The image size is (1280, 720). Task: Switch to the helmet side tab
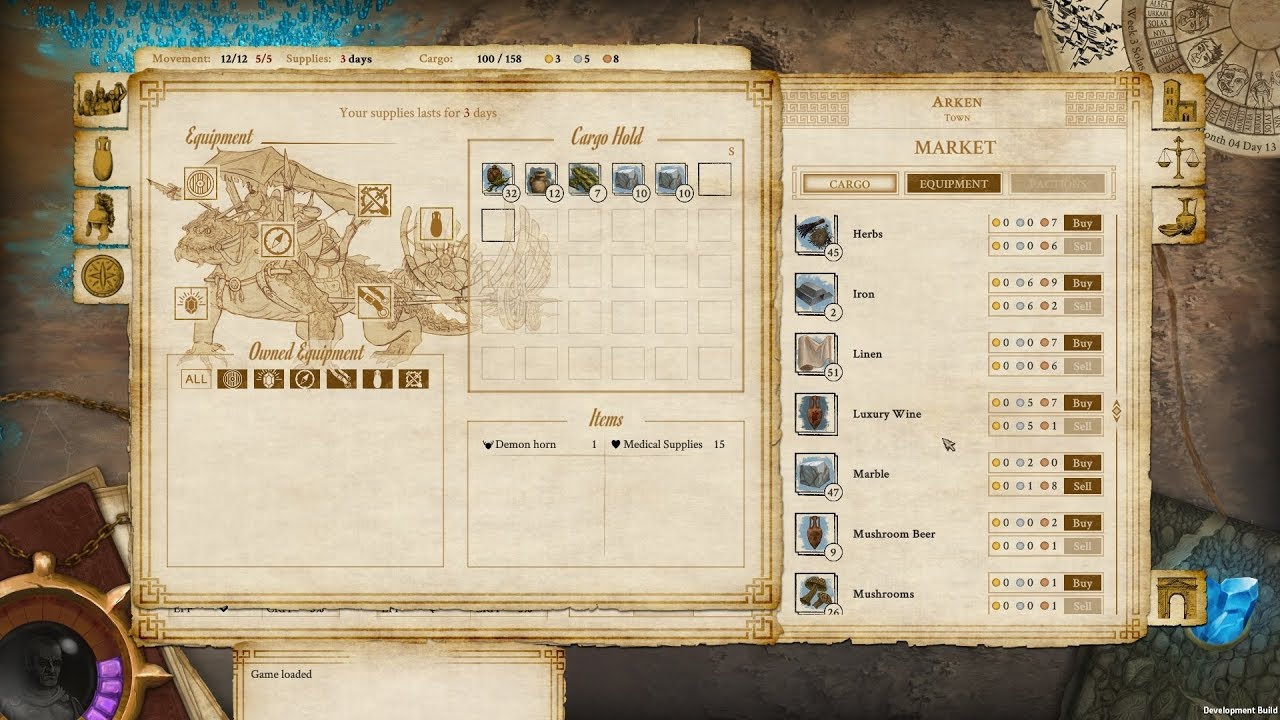pyautogui.click(x=103, y=216)
